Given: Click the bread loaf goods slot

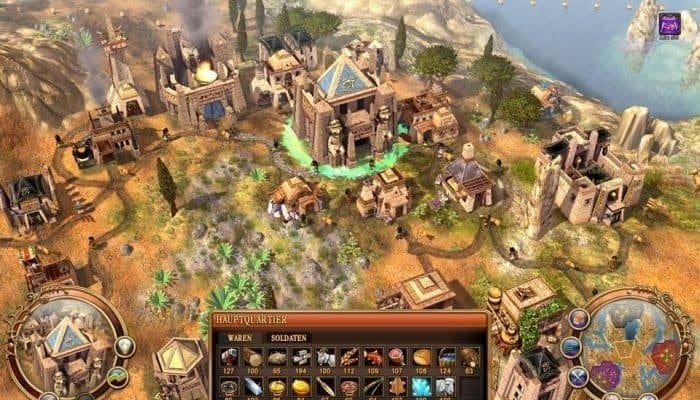Looking at the screenshot, I should coord(421,358).
